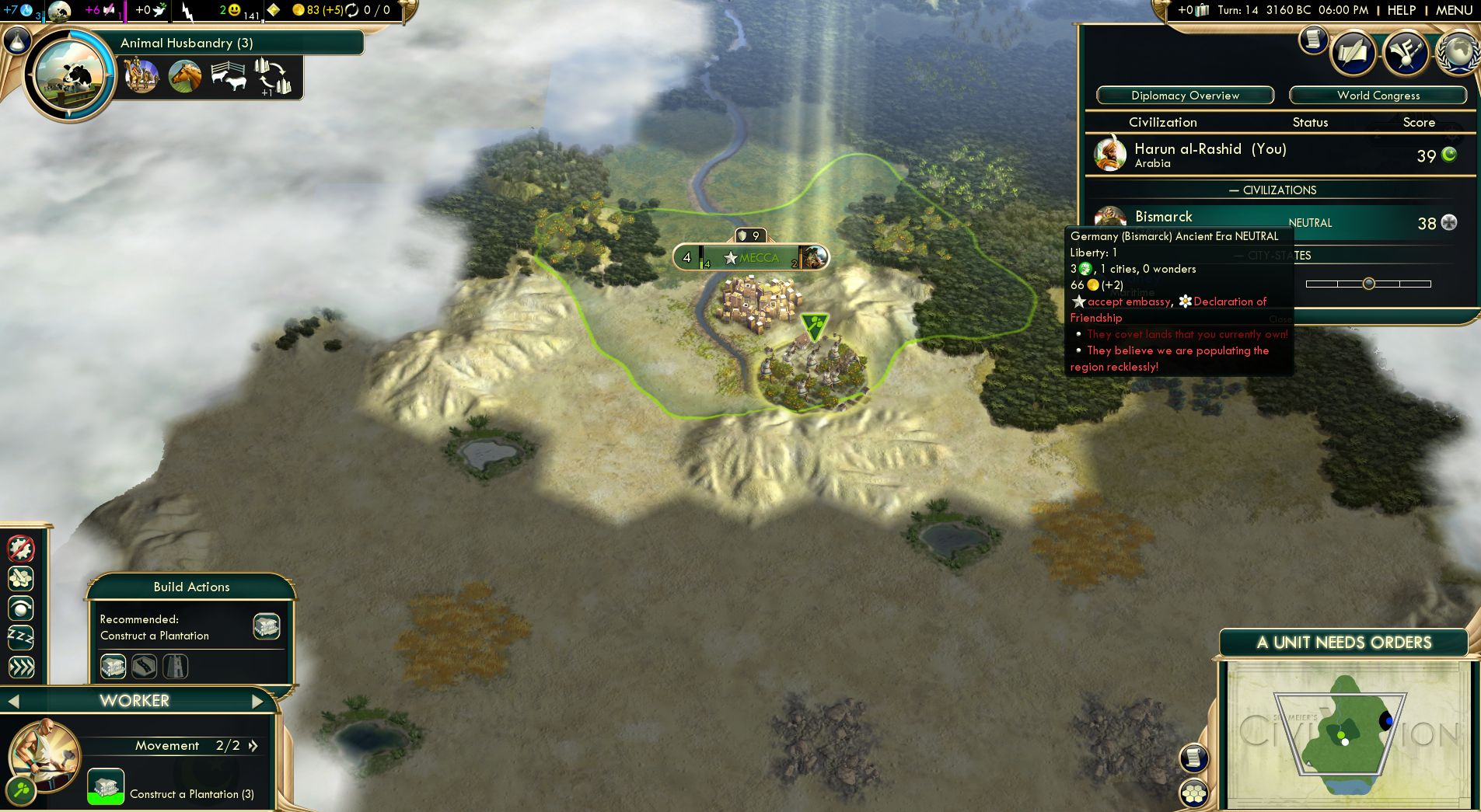Open the World Congress screen
Image resolution: width=1481 pixels, height=812 pixels.
tap(1378, 96)
